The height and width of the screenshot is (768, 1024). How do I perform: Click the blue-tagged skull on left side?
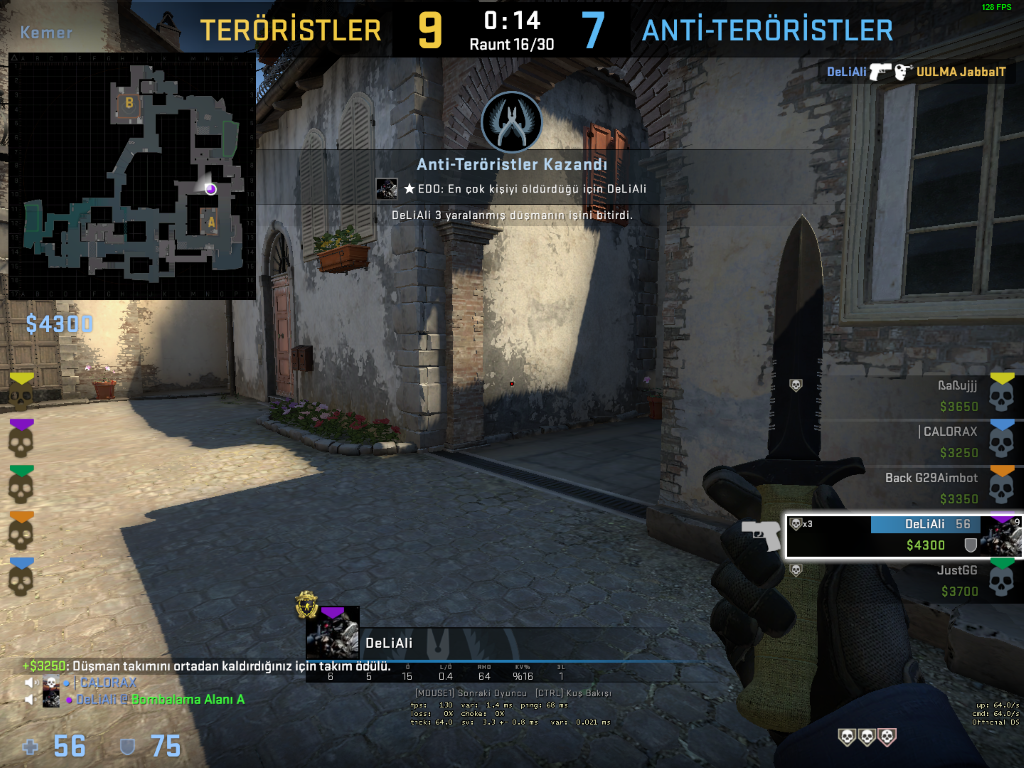click(x=21, y=577)
